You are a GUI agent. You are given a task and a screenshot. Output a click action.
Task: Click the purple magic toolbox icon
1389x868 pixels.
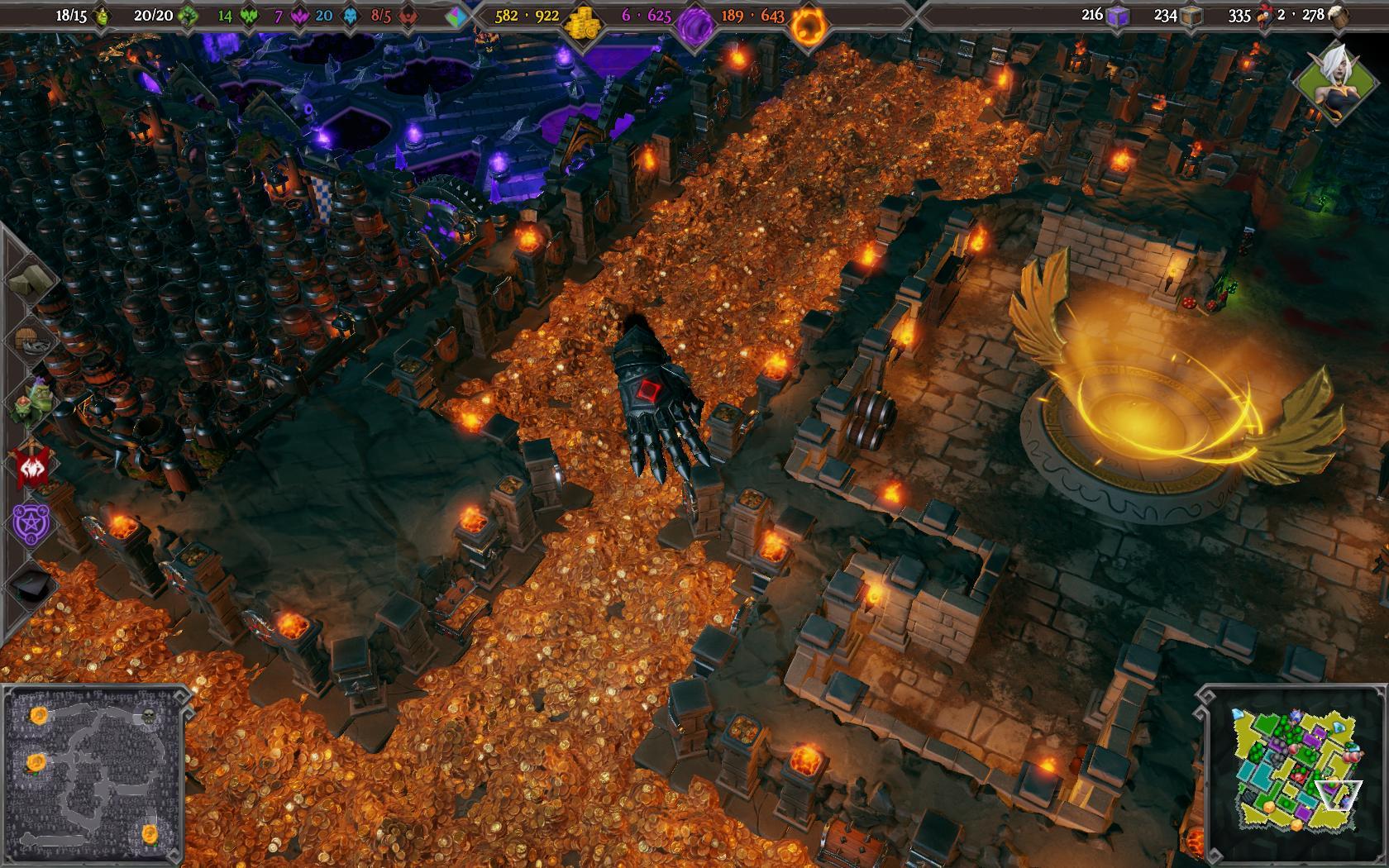[1119, 16]
